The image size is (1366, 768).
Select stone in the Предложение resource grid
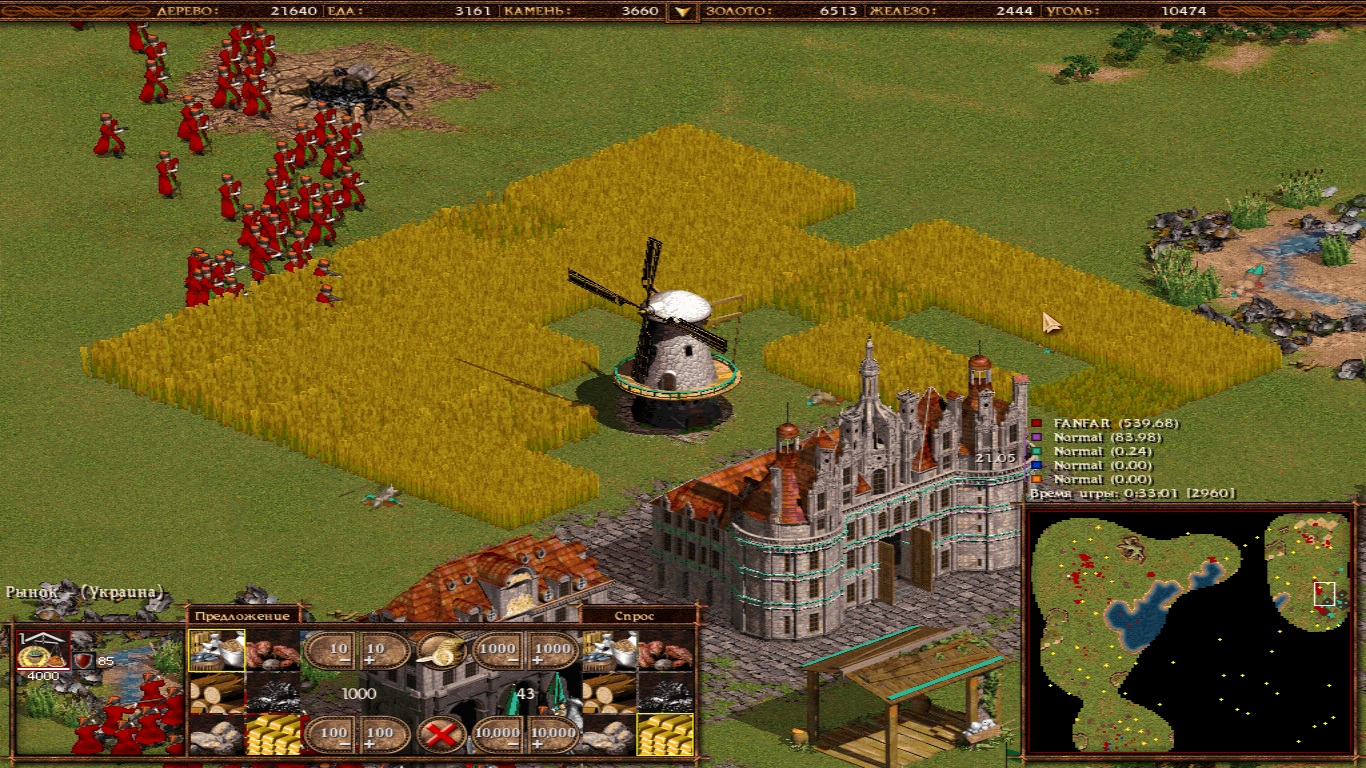click(x=216, y=734)
